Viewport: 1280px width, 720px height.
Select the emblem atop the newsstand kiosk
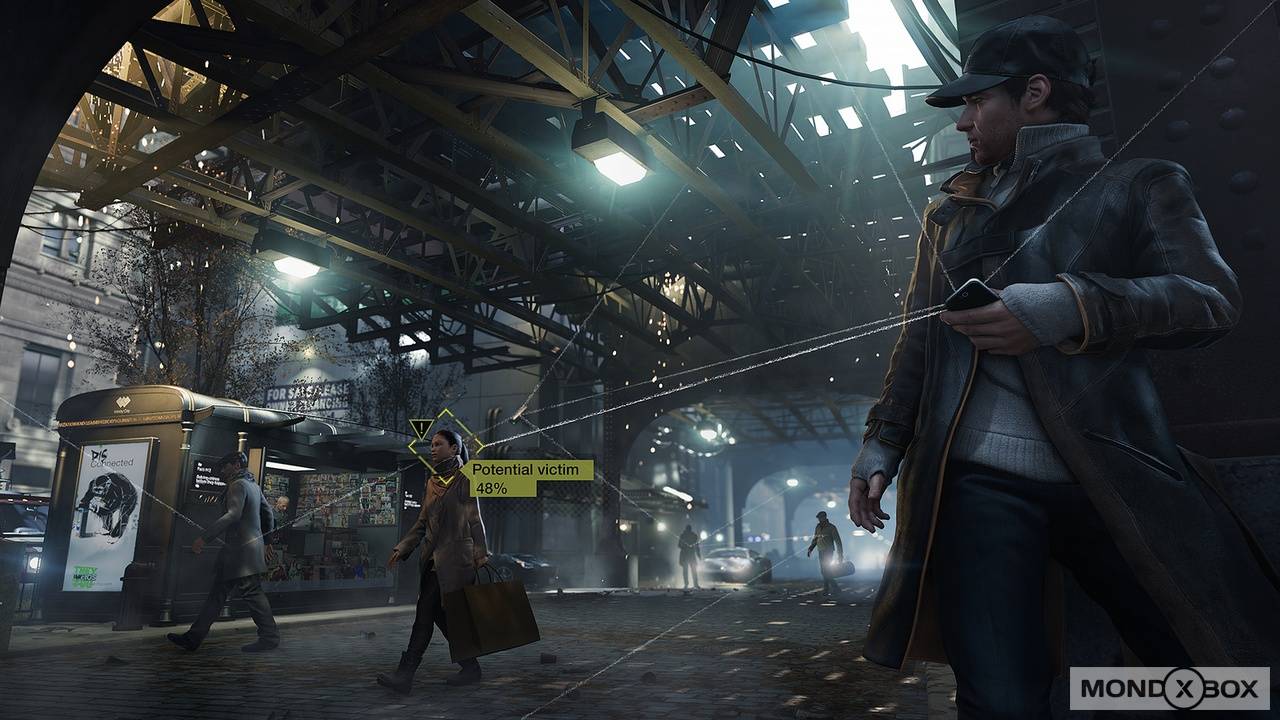tap(123, 399)
